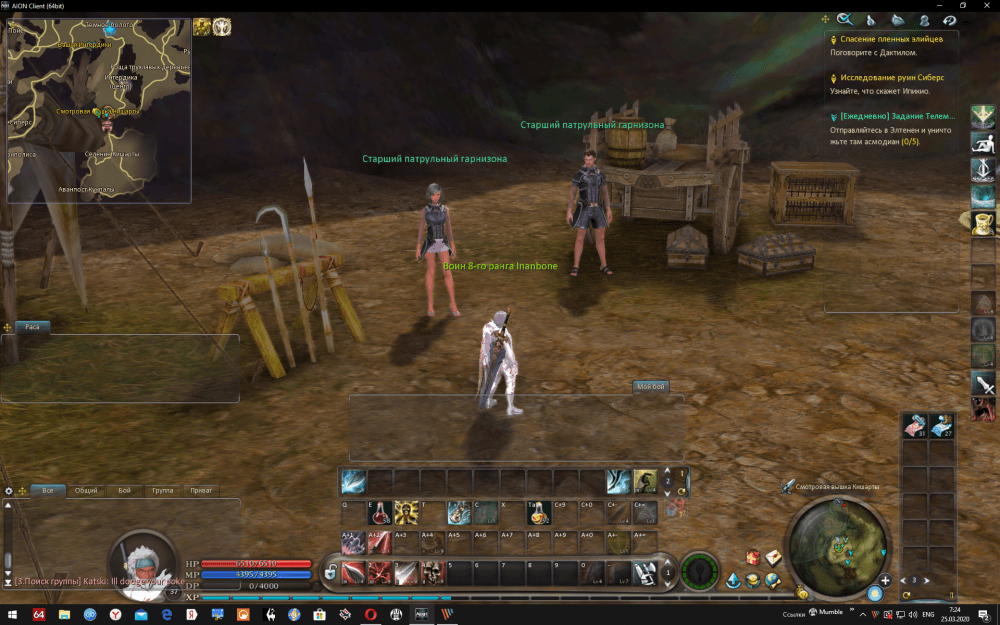
Task: Open the magnifier search icon above quests
Action: (845, 19)
